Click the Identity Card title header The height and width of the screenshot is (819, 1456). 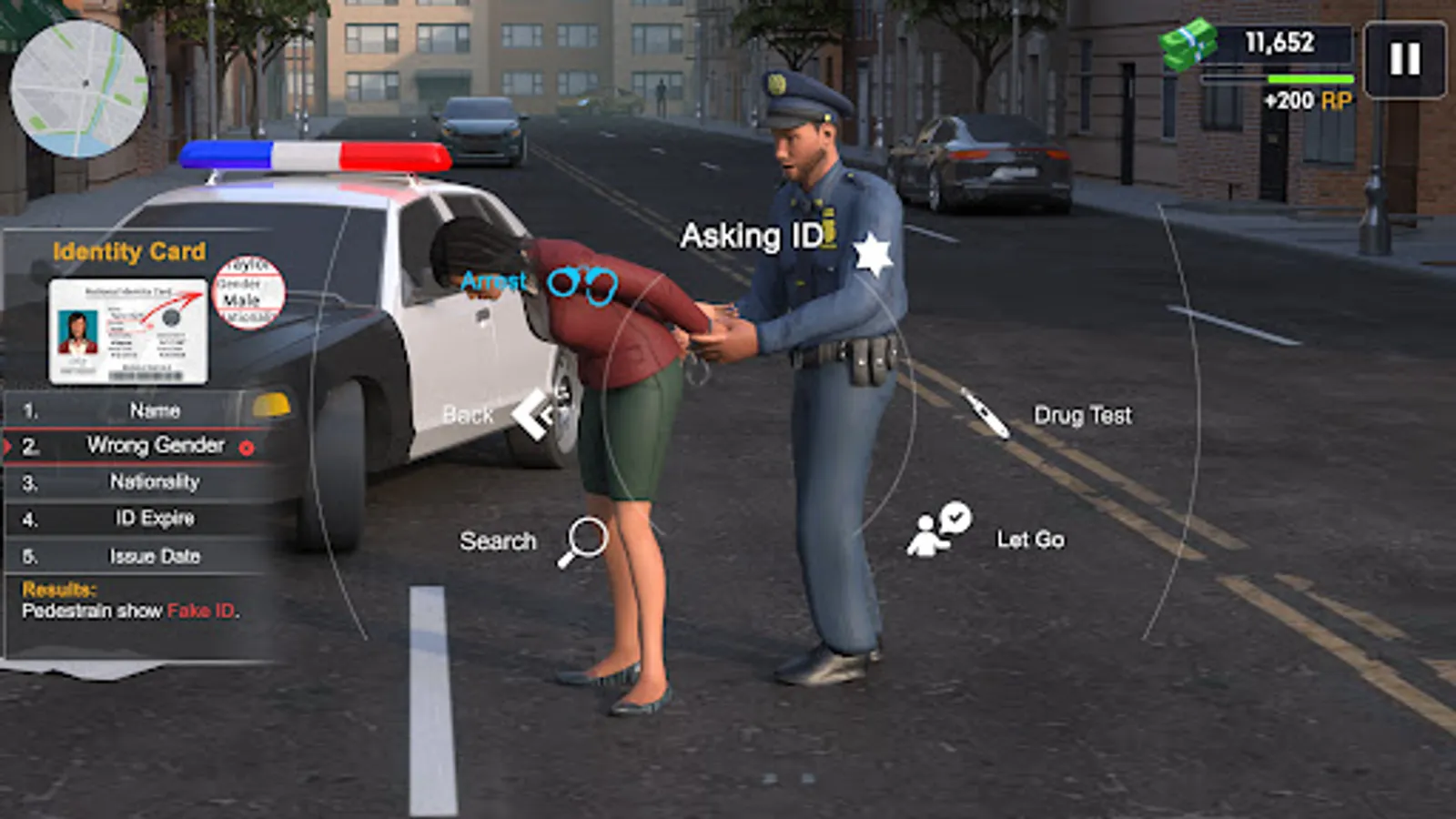click(131, 252)
